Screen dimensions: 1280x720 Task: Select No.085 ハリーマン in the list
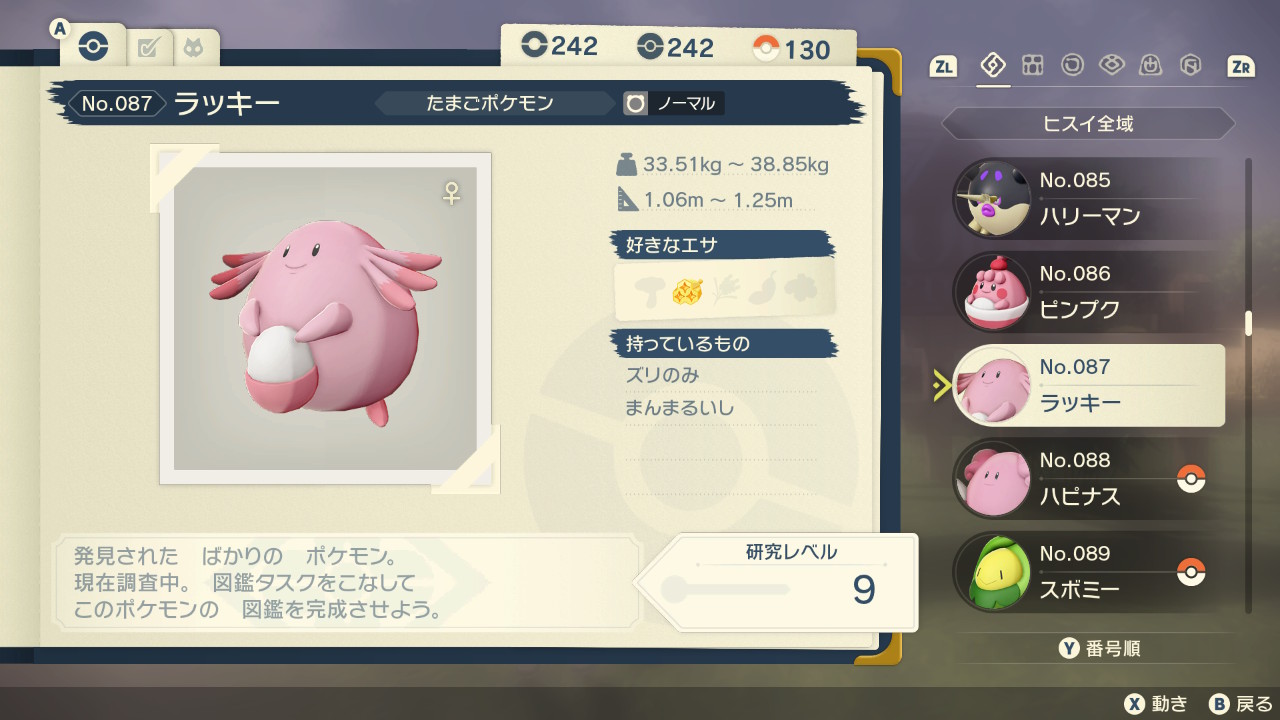tap(1088, 199)
